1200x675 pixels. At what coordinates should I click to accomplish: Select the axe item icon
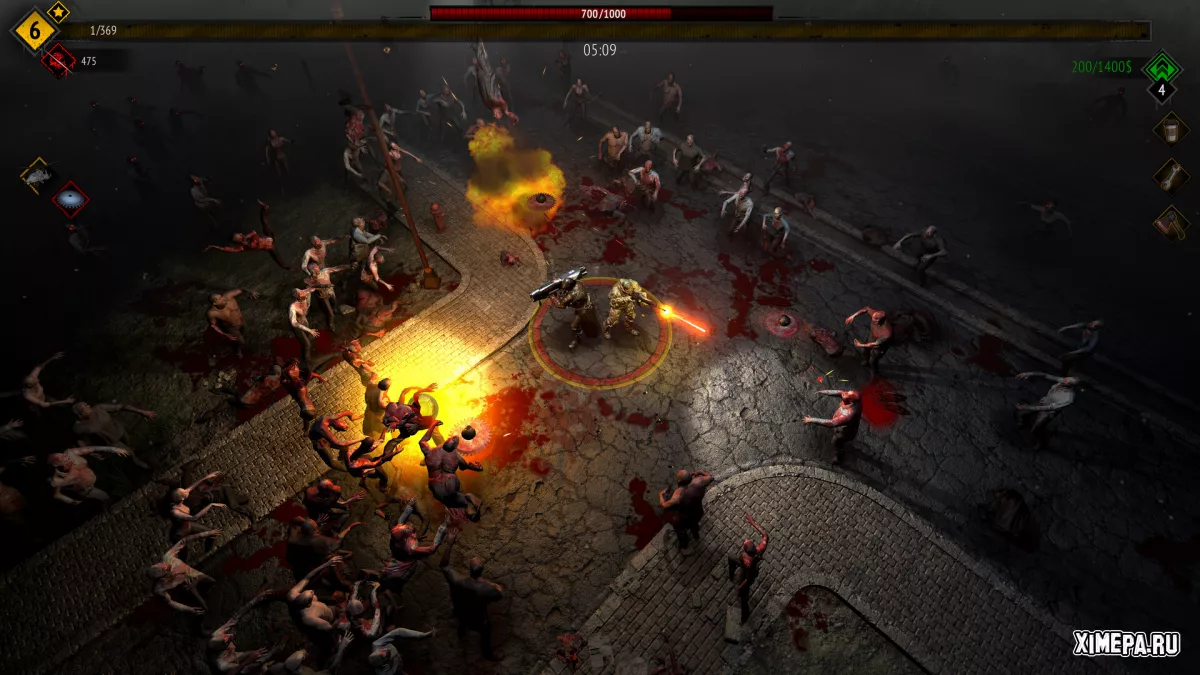coord(1170,222)
